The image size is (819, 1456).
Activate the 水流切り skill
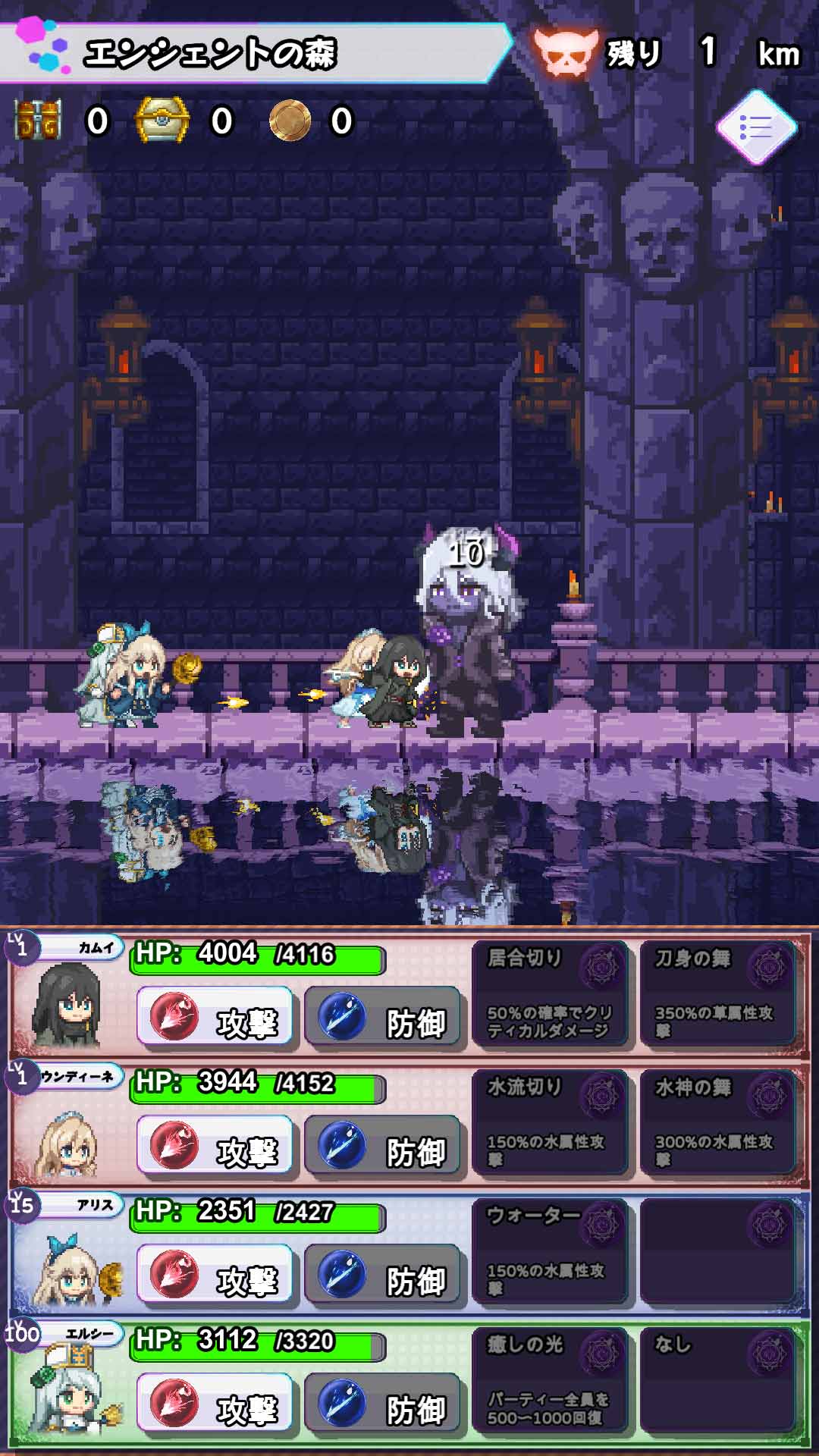pos(549,1122)
